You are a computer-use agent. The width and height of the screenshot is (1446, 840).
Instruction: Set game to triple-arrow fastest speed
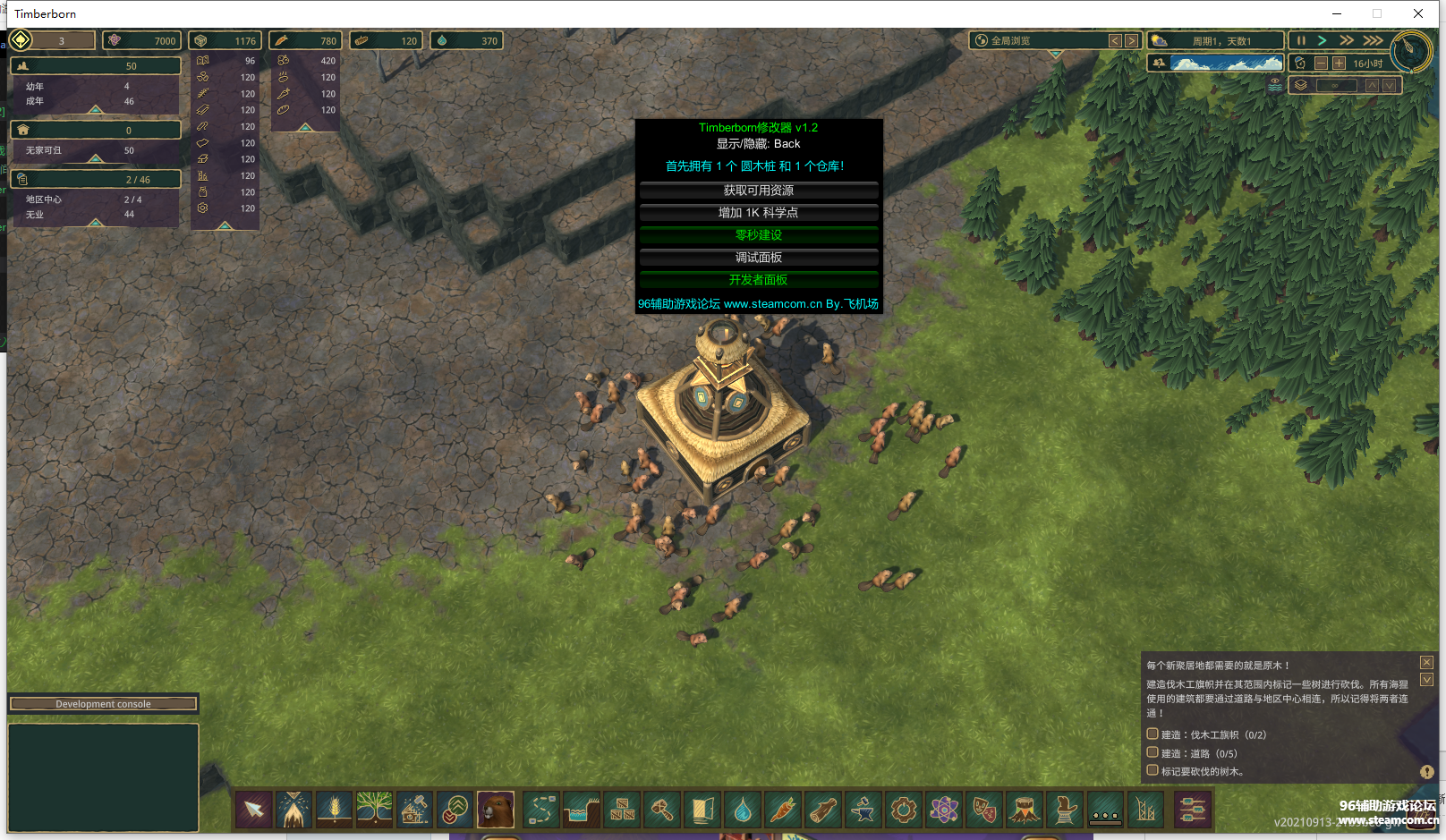(1373, 40)
